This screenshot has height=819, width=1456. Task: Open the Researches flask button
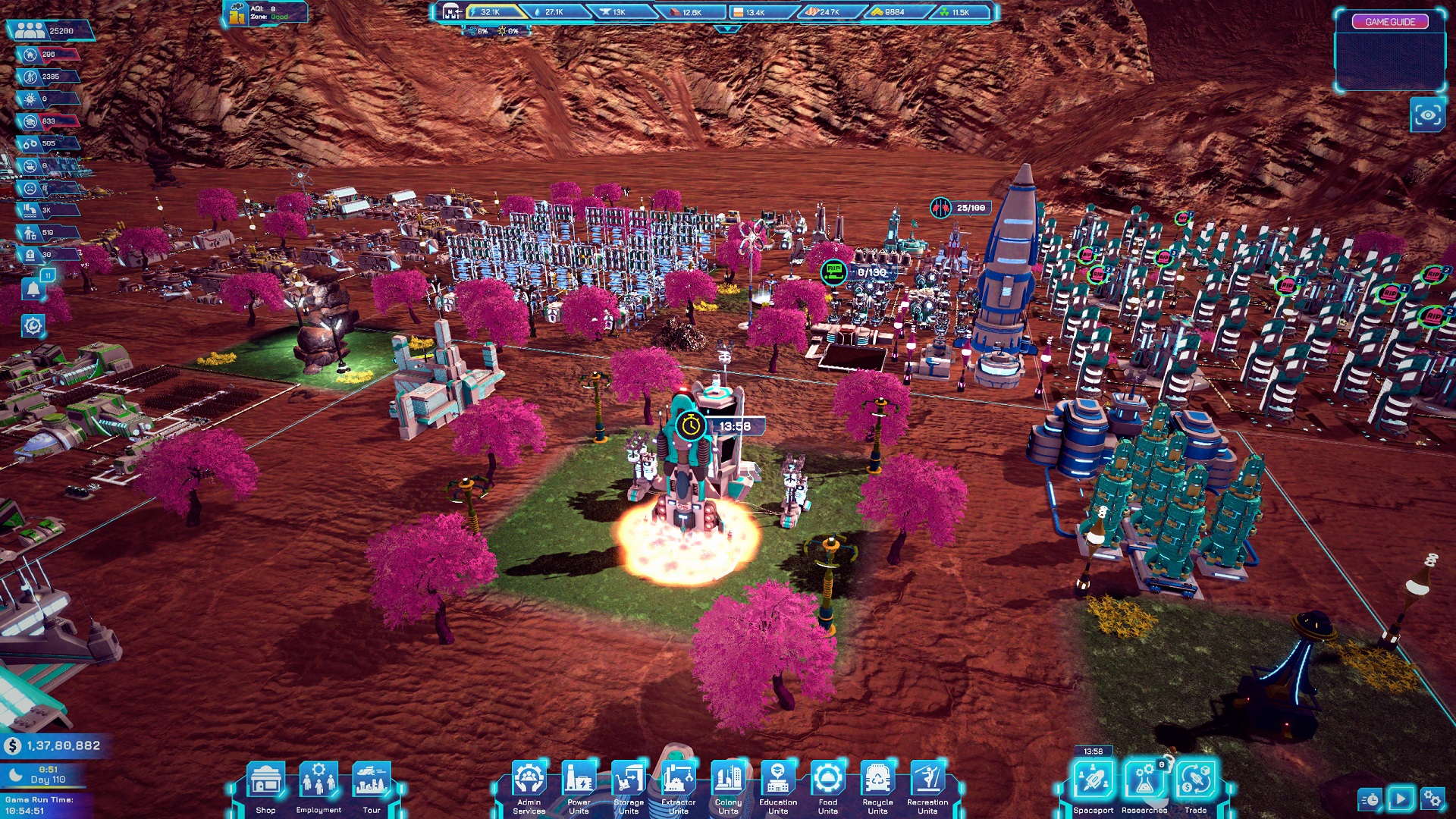1144,781
